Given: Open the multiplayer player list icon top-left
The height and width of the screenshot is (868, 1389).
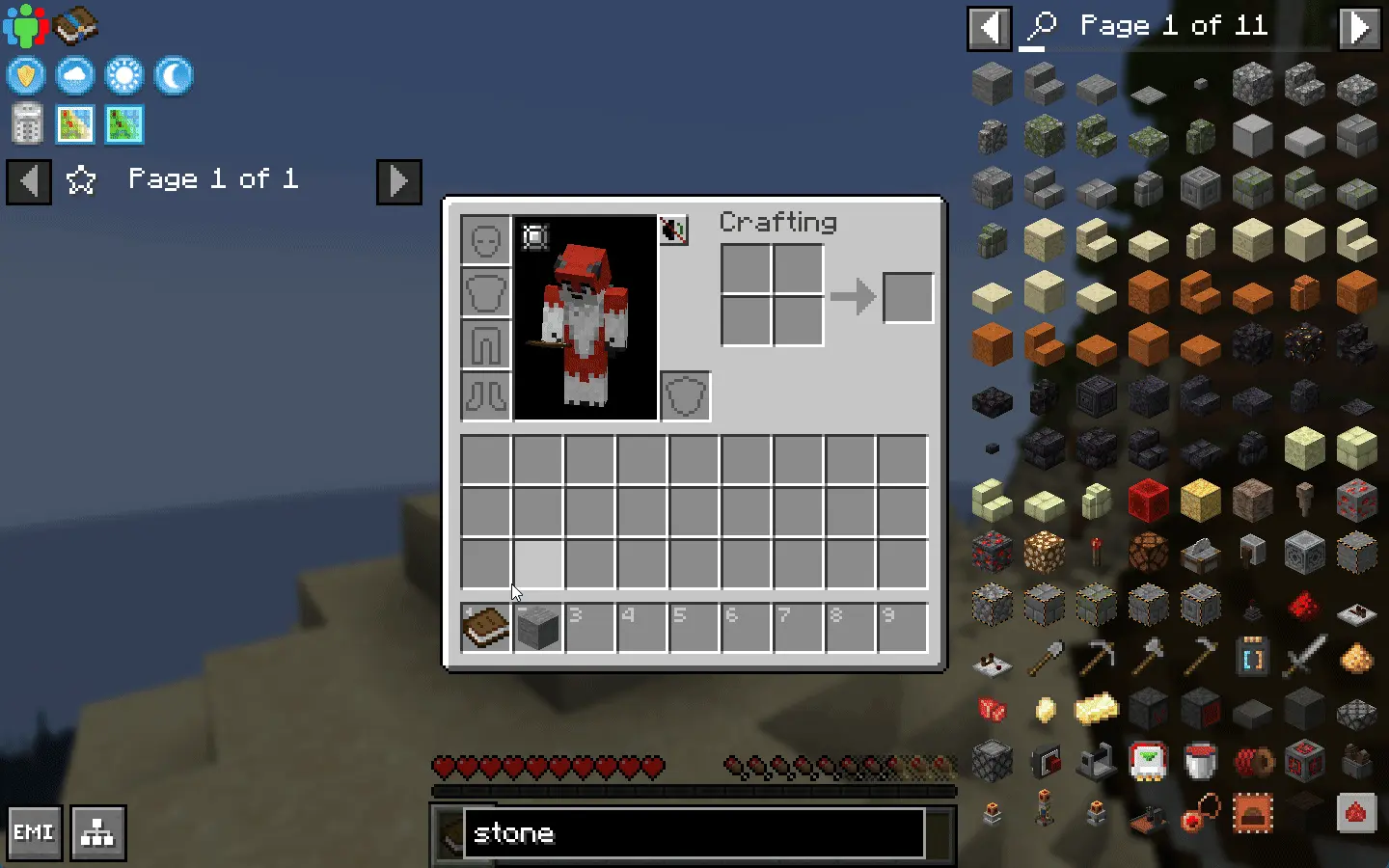Looking at the screenshot, I should (x=26, y=25).
